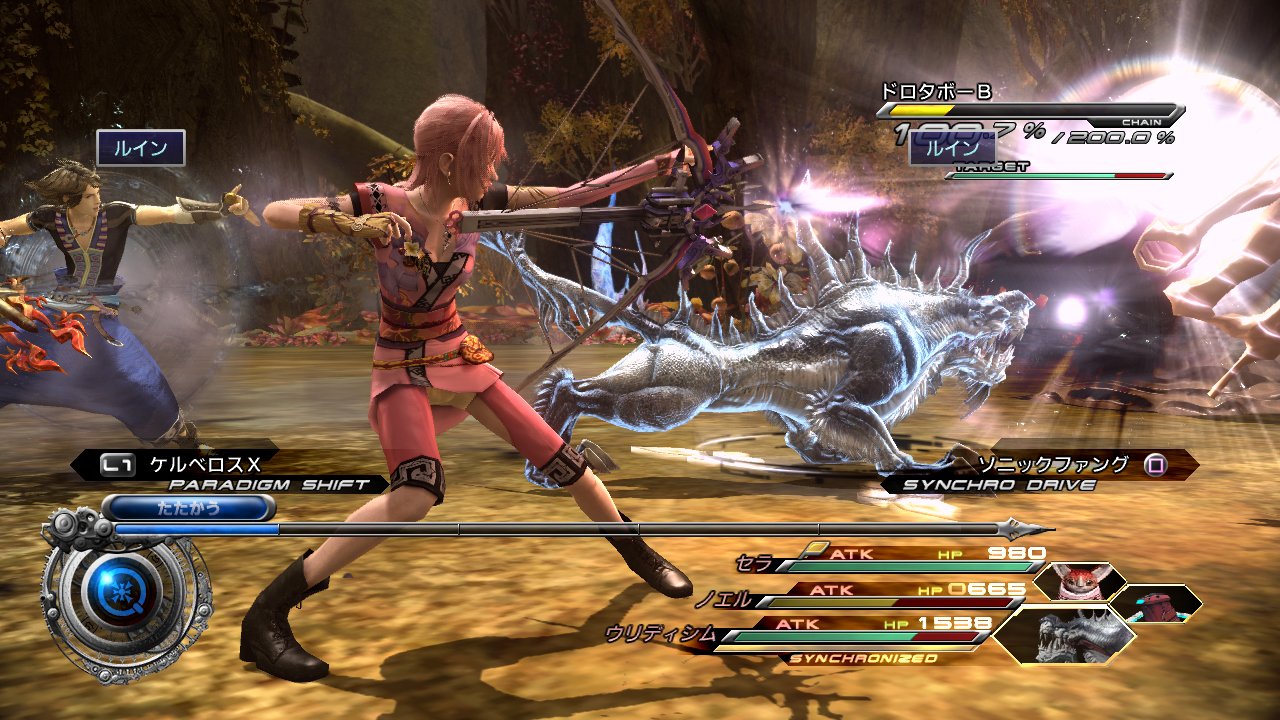This screenshot has height=720, width=1280.
Task: Select the たたかう command in the queue
Action: coord(188,508)
